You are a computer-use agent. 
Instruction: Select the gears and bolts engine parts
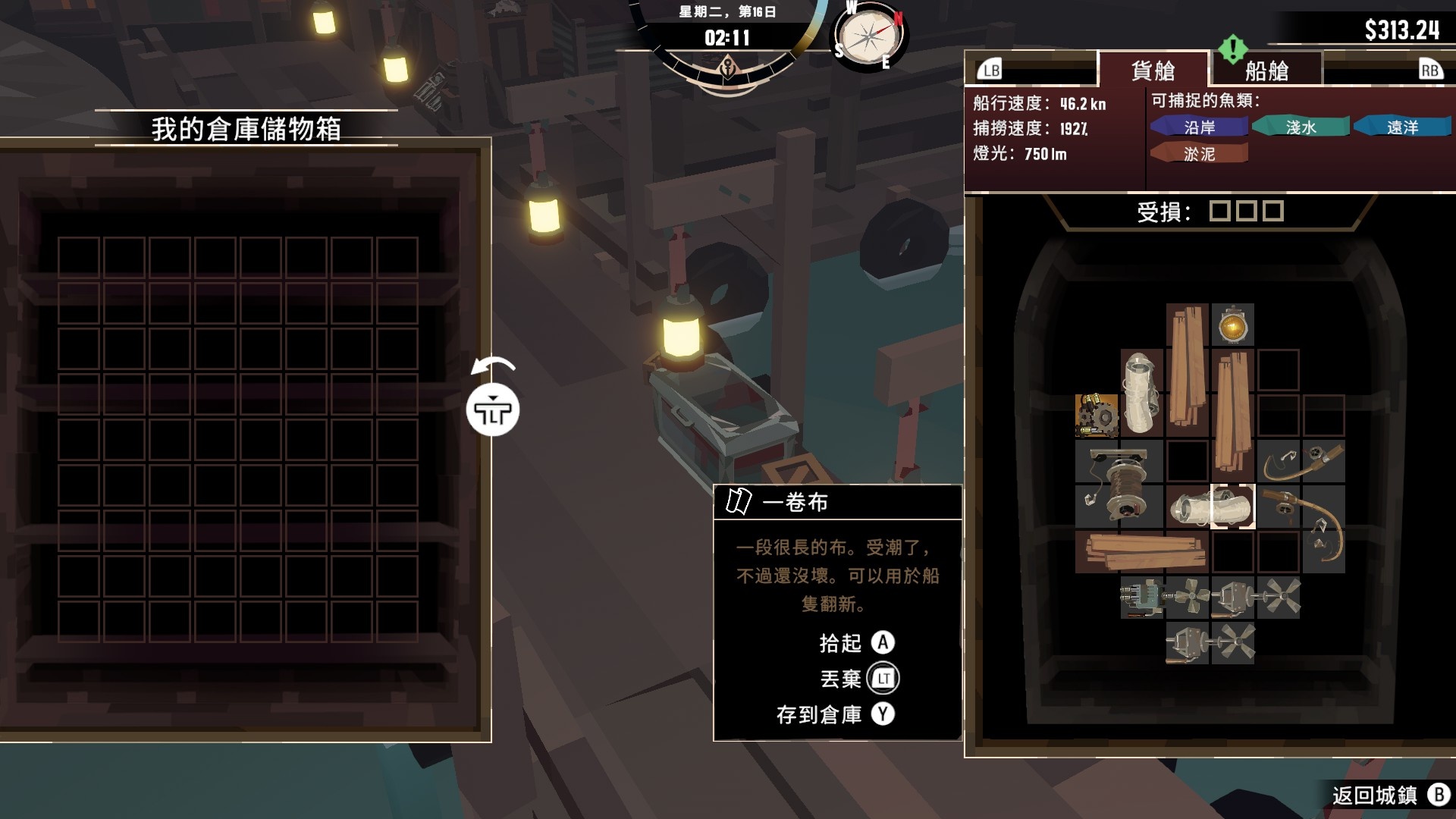pyautogui.click(x=1097, y=416)
